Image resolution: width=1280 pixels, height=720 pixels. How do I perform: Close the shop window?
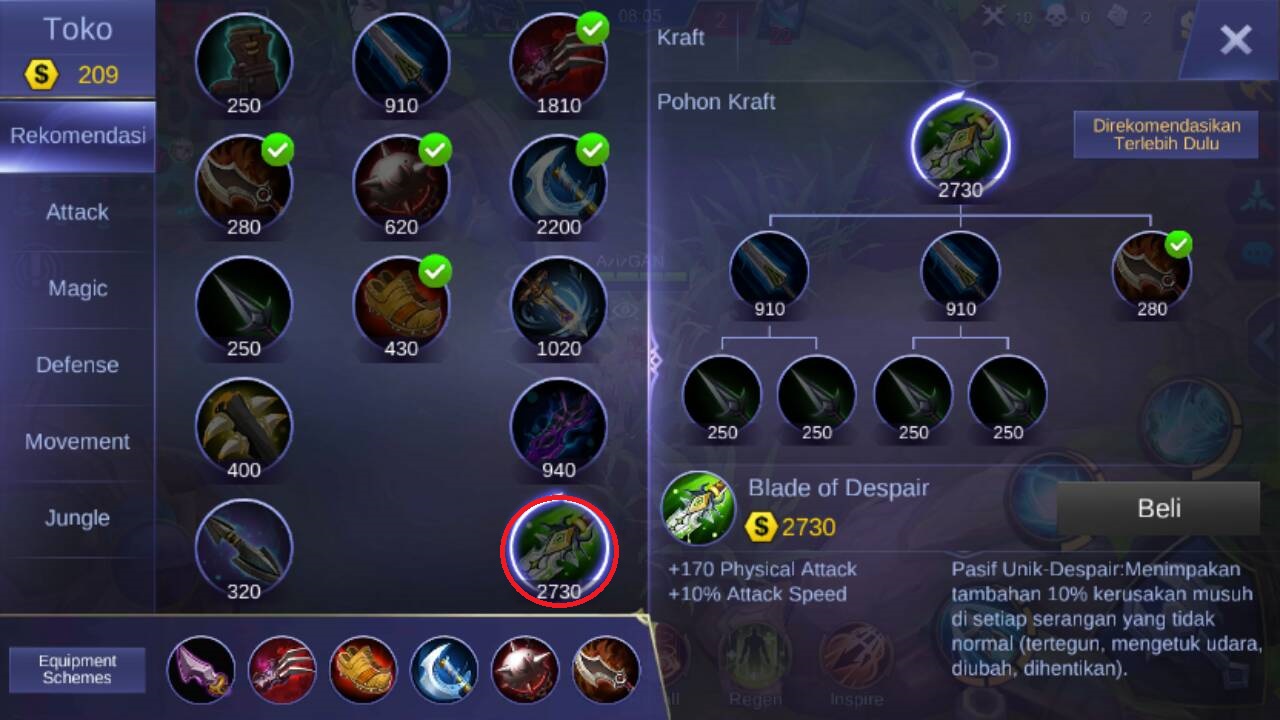tap(1235, 40)
